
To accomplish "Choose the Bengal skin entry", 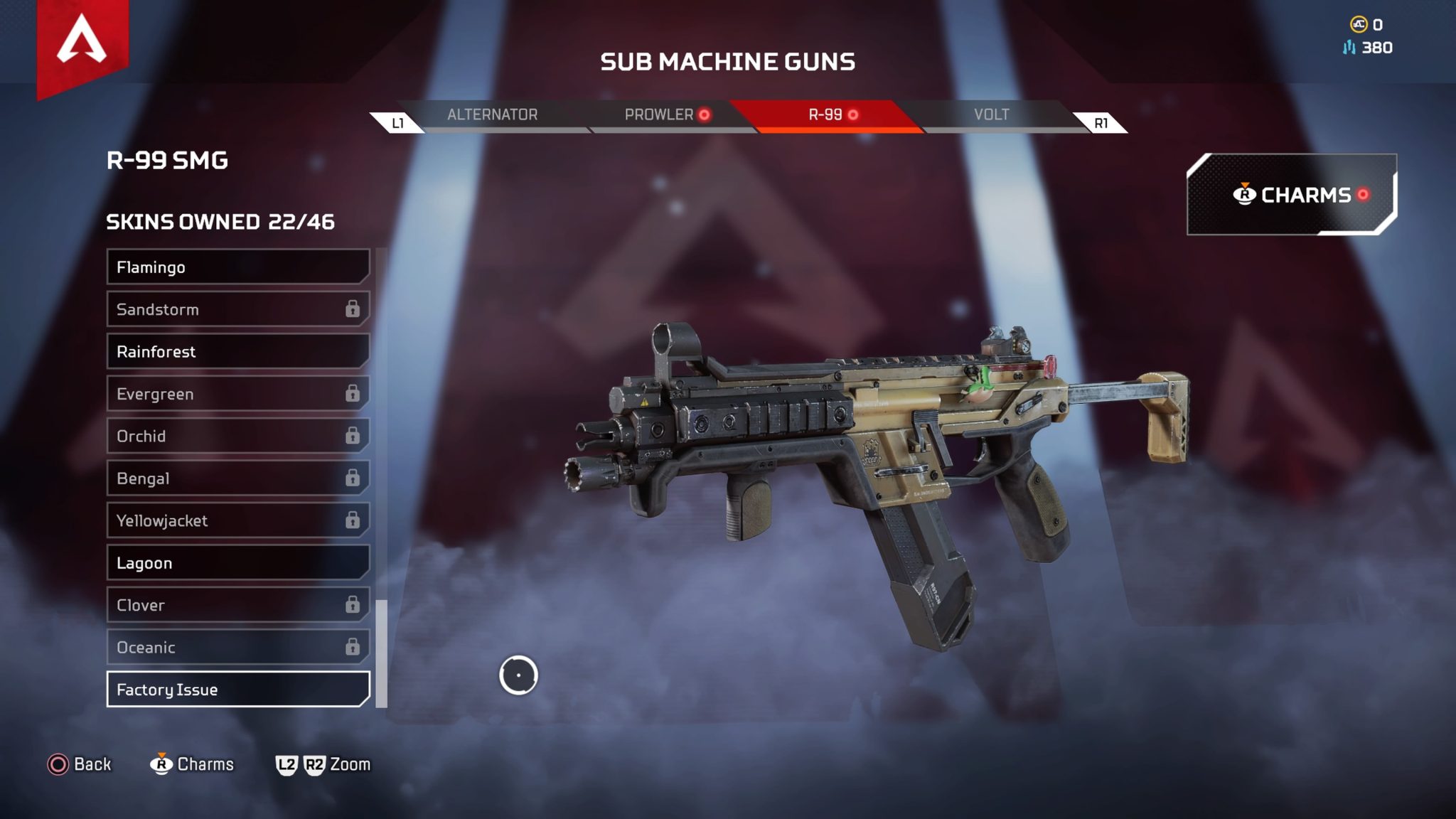I will click(x=237, y=478).
